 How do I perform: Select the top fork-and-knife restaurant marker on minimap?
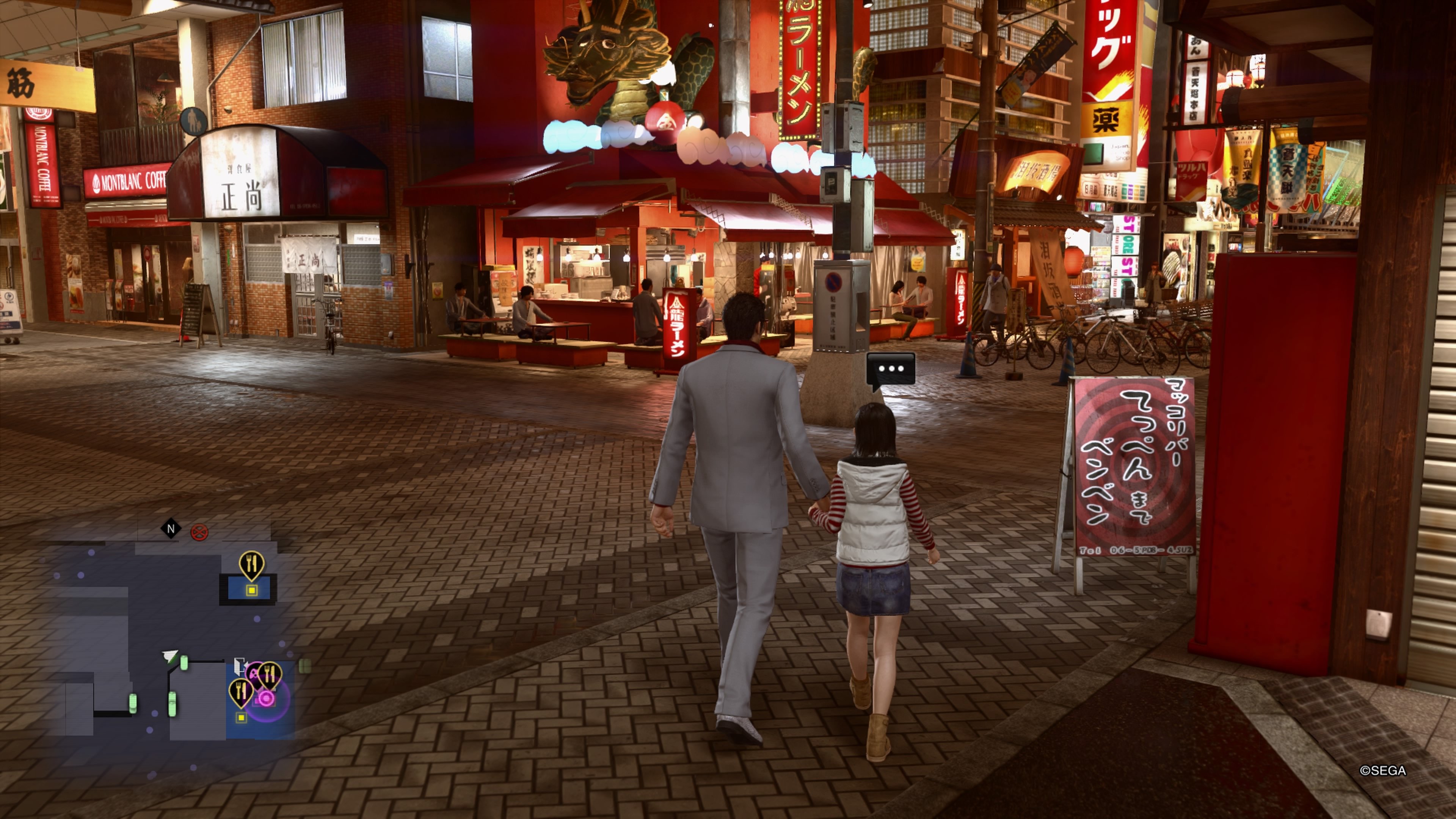tap(251, 563)
